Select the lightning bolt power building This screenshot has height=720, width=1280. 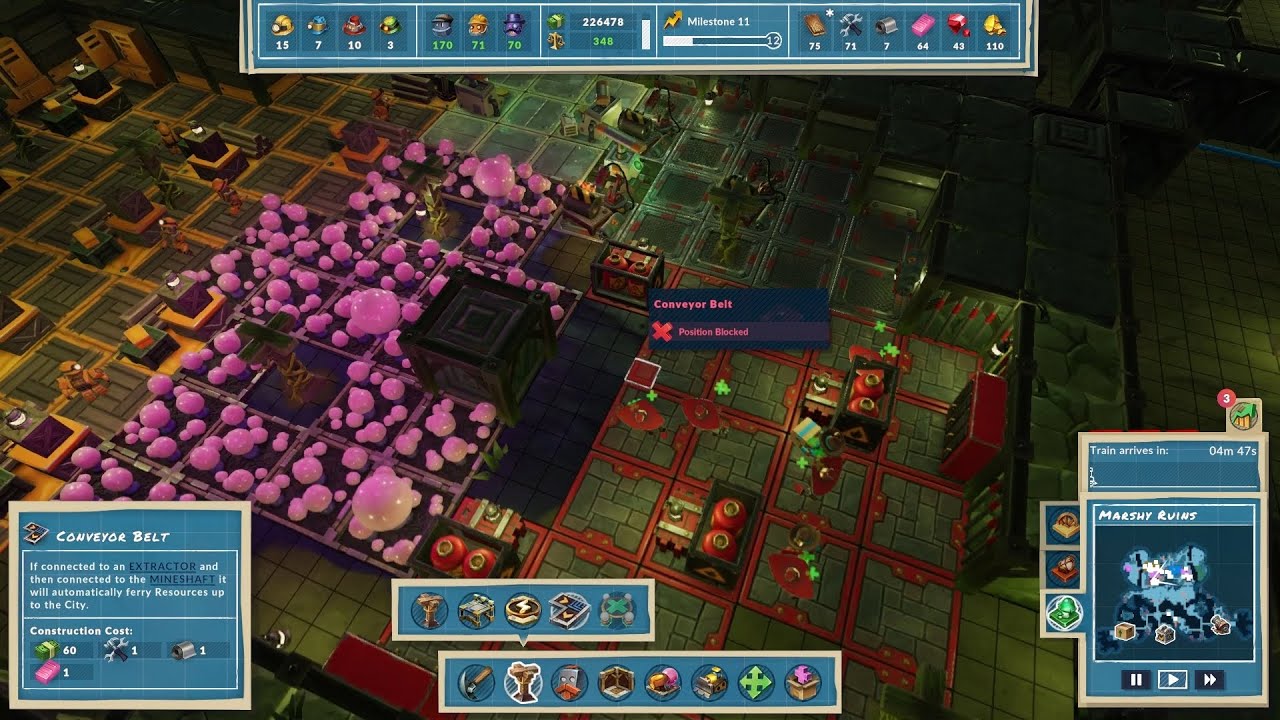(522, 610)
